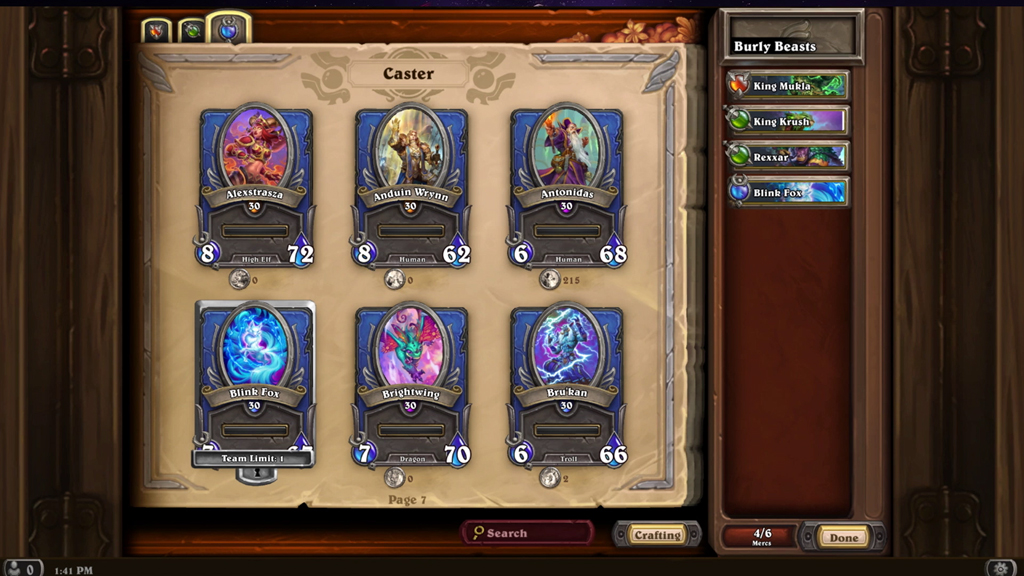Rename the Burly Beasts team title

792,46
